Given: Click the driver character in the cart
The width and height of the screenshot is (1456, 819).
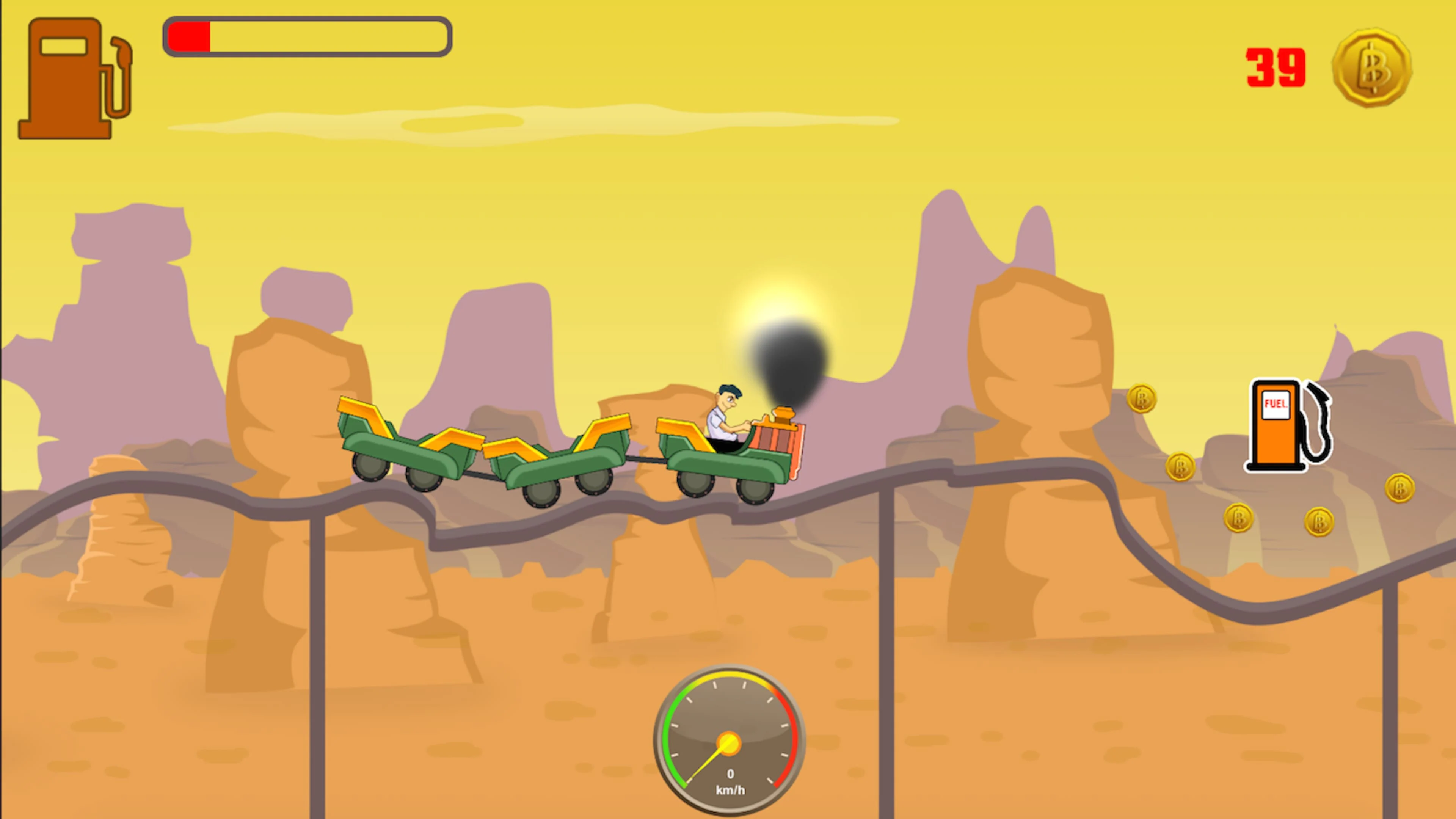Looking at the screenshot, I should [x=725, y=413].
